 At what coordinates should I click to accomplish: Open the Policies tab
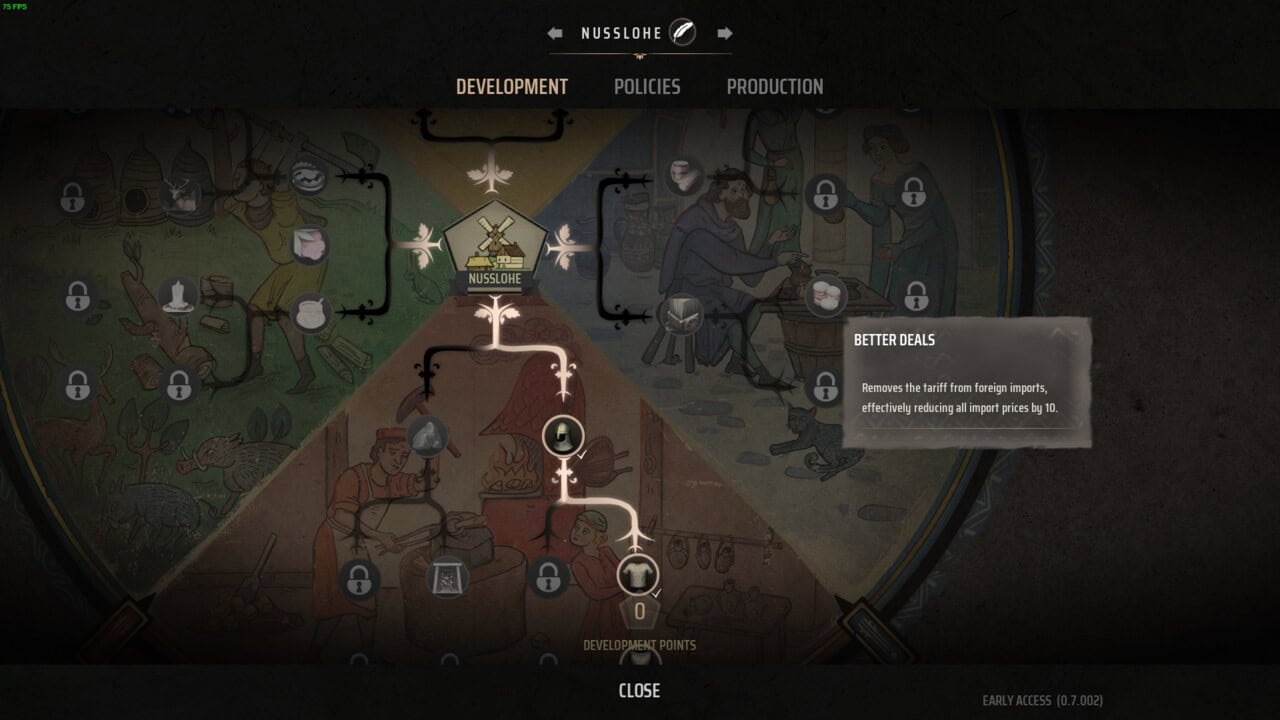click(x=647, y=87)
